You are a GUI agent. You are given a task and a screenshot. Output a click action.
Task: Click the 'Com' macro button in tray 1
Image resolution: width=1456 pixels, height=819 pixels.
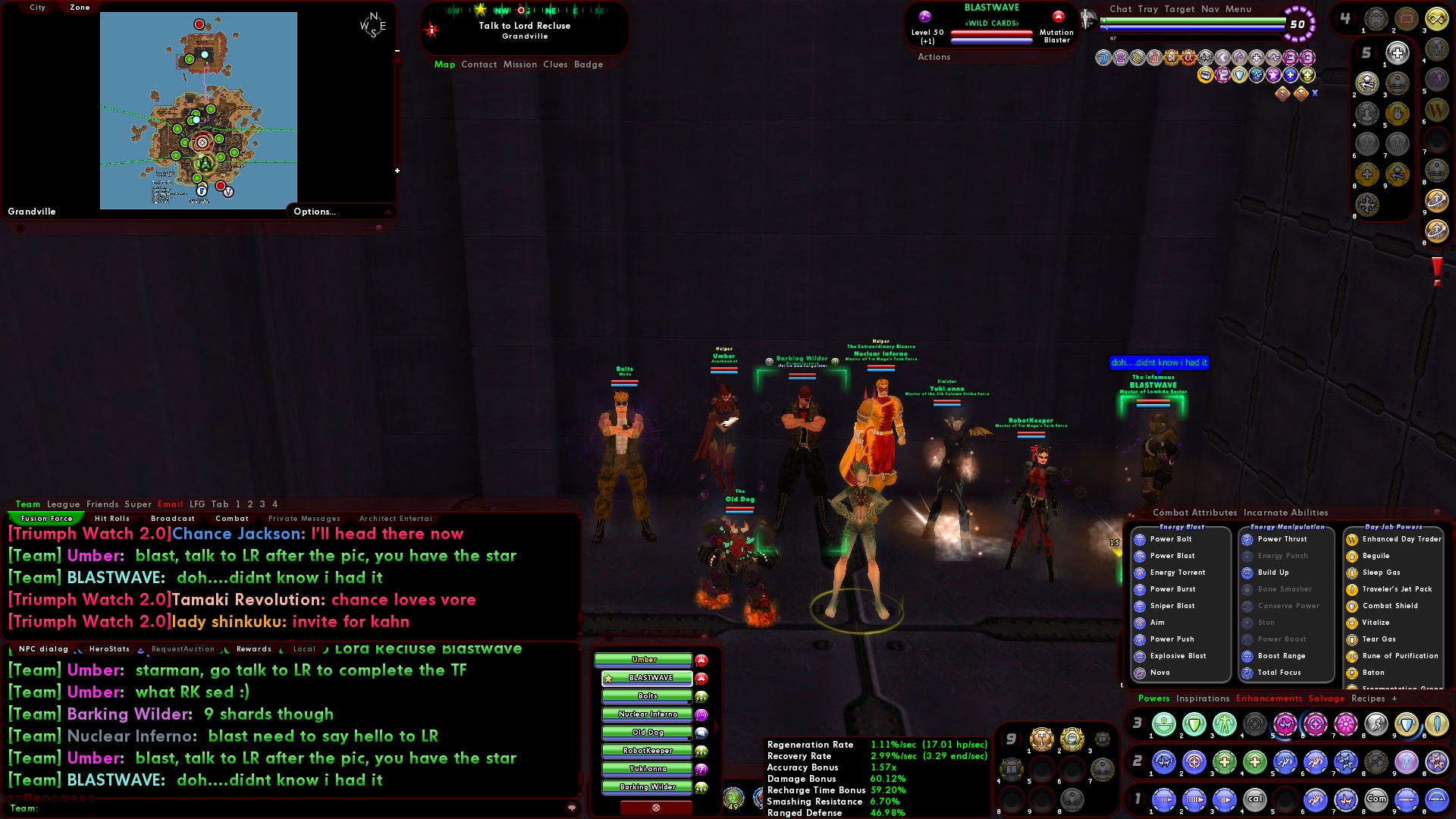click(x=1376, y=799)
